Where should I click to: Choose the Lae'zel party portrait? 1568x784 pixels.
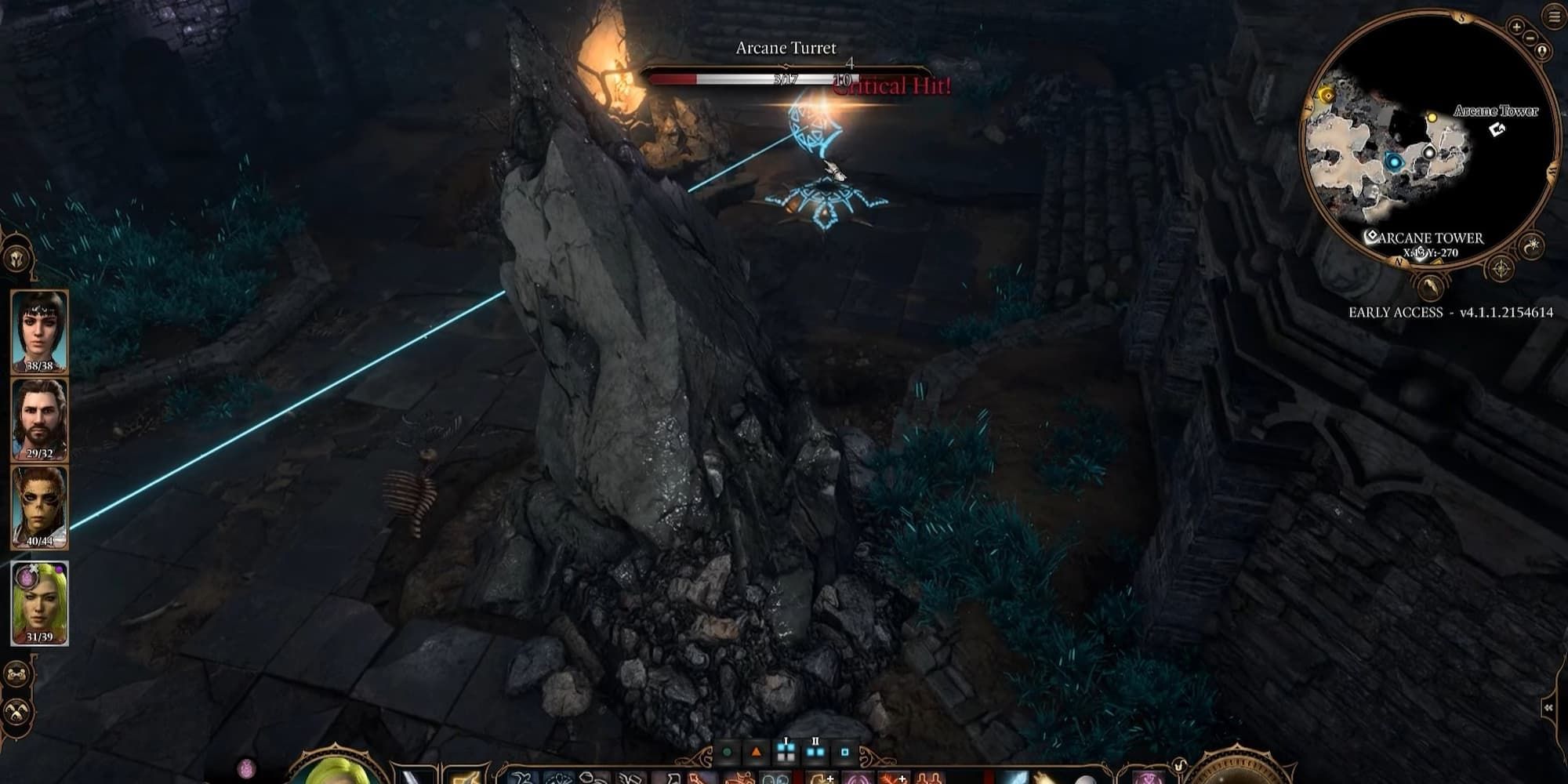39,506
